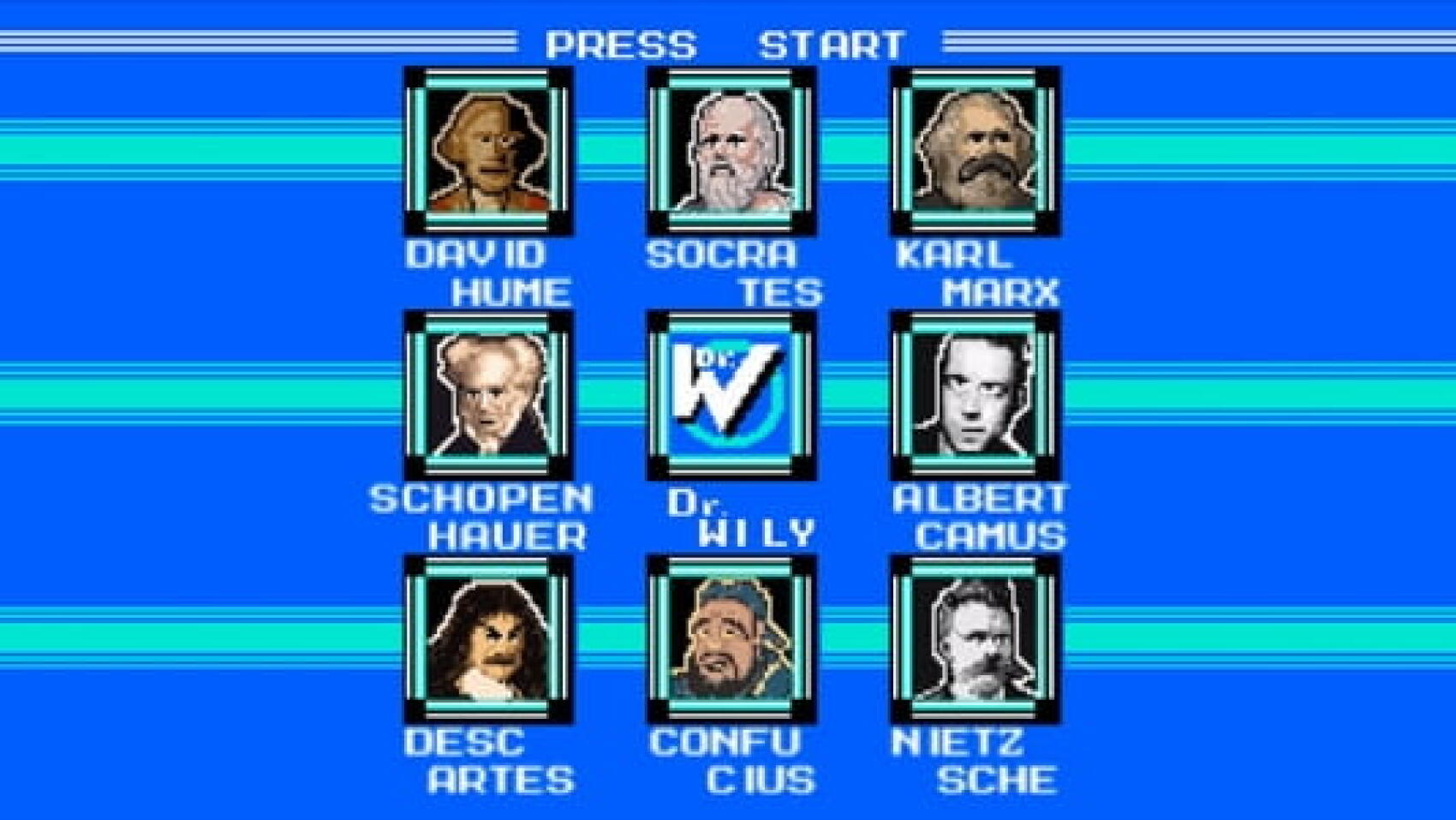Click the SOCRATES name label
The width and height of the screenshot is (1456, 820).
(737, 274)
